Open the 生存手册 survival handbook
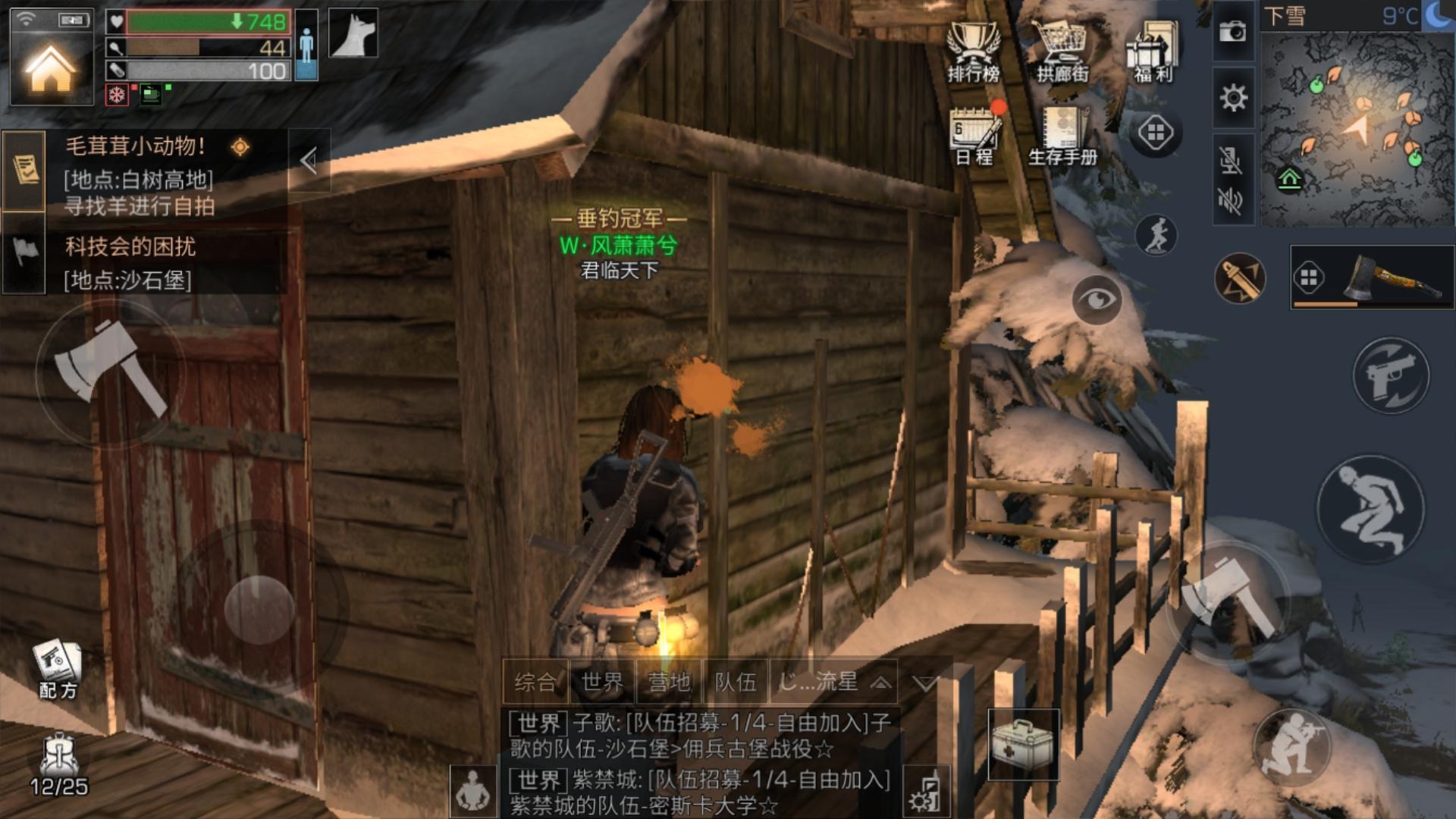 pos(1063,135)
